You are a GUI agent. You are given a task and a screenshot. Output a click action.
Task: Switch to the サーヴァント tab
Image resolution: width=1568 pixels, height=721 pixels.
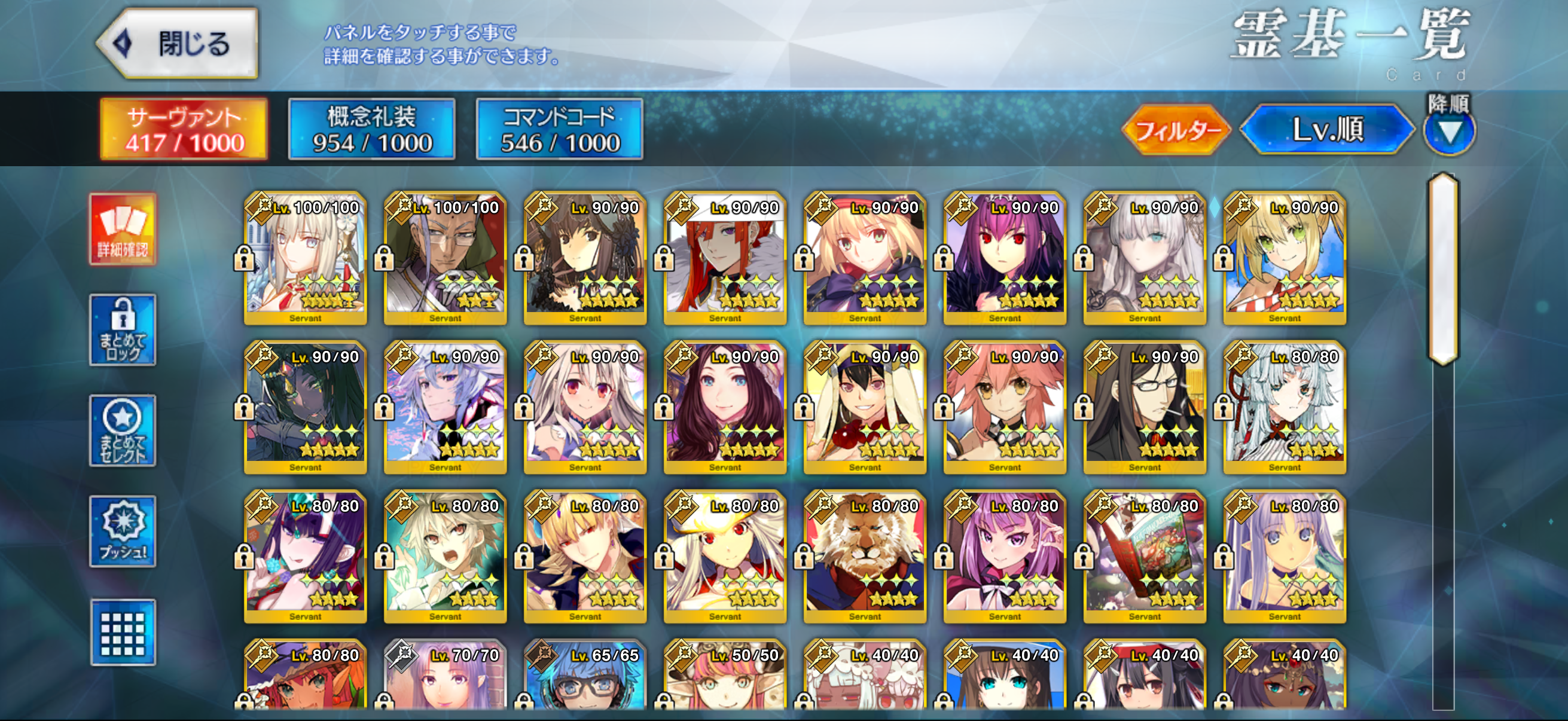(x=184, y=129)
